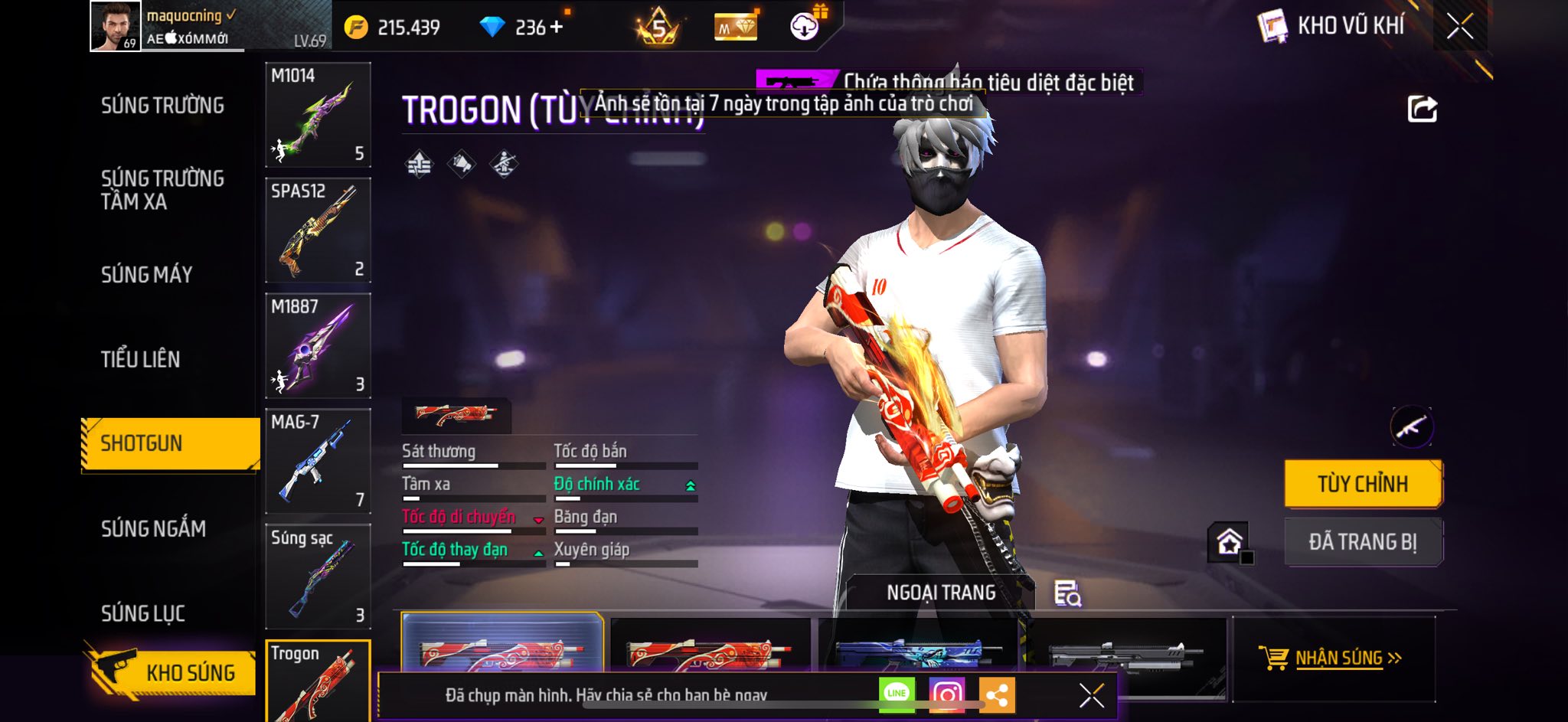Share the weapon via arrow icon
This screenshot has width=1568, height=722.
1422,109
